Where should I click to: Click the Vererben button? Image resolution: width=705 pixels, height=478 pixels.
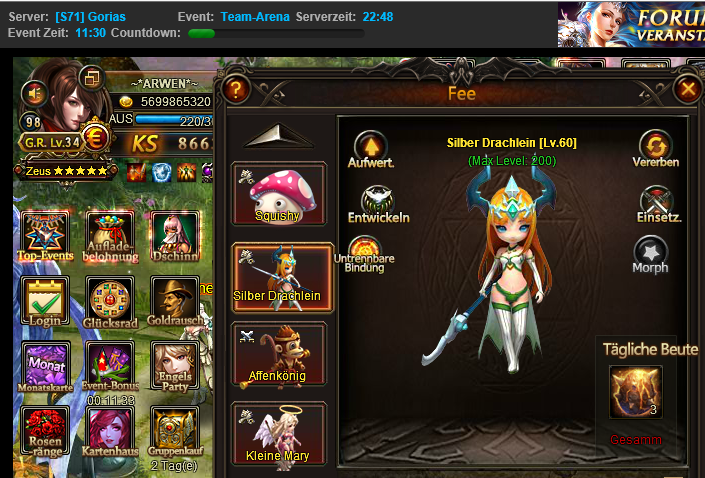(x=656, y=147)
